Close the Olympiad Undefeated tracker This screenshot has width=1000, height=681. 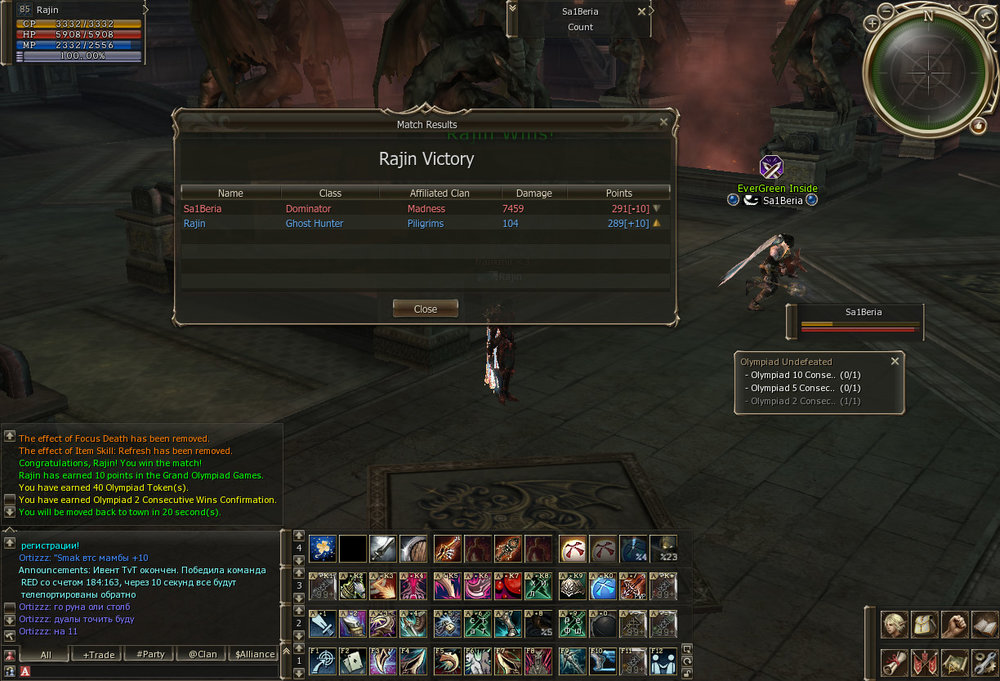[895, 361]
